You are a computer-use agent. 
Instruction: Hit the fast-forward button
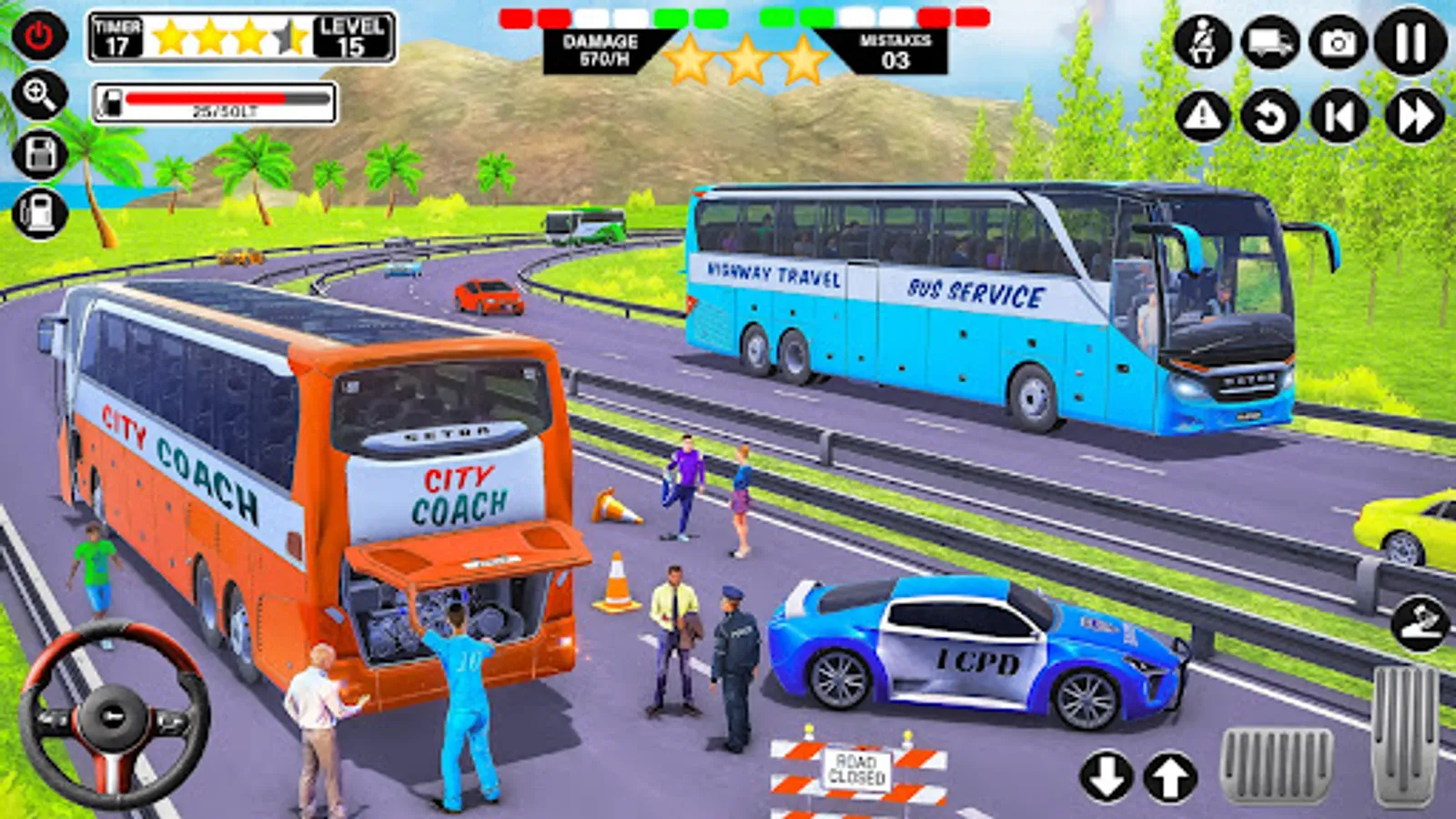tap(1414, 116)
